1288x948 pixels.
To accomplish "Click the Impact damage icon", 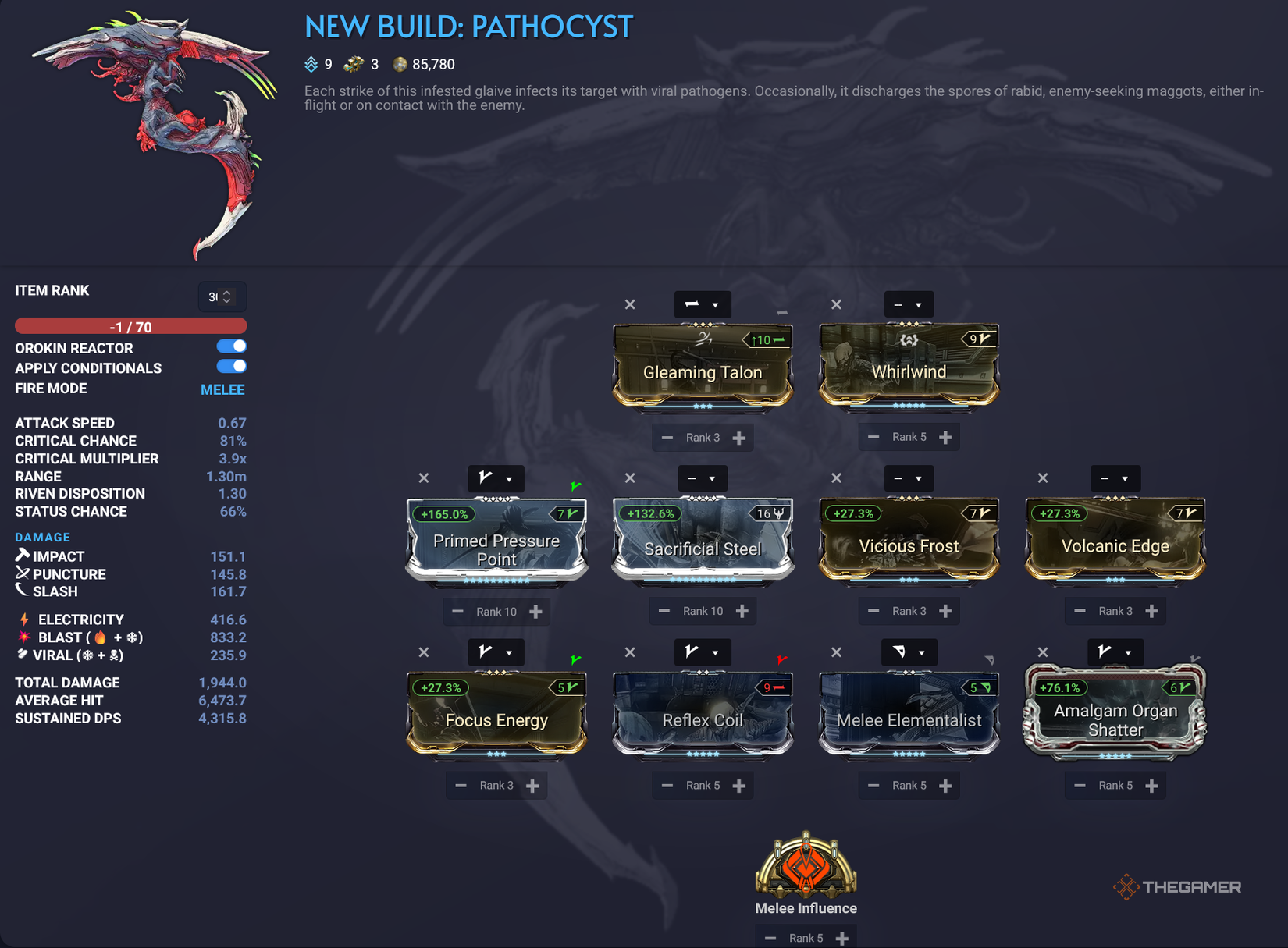I will [21, 556].
